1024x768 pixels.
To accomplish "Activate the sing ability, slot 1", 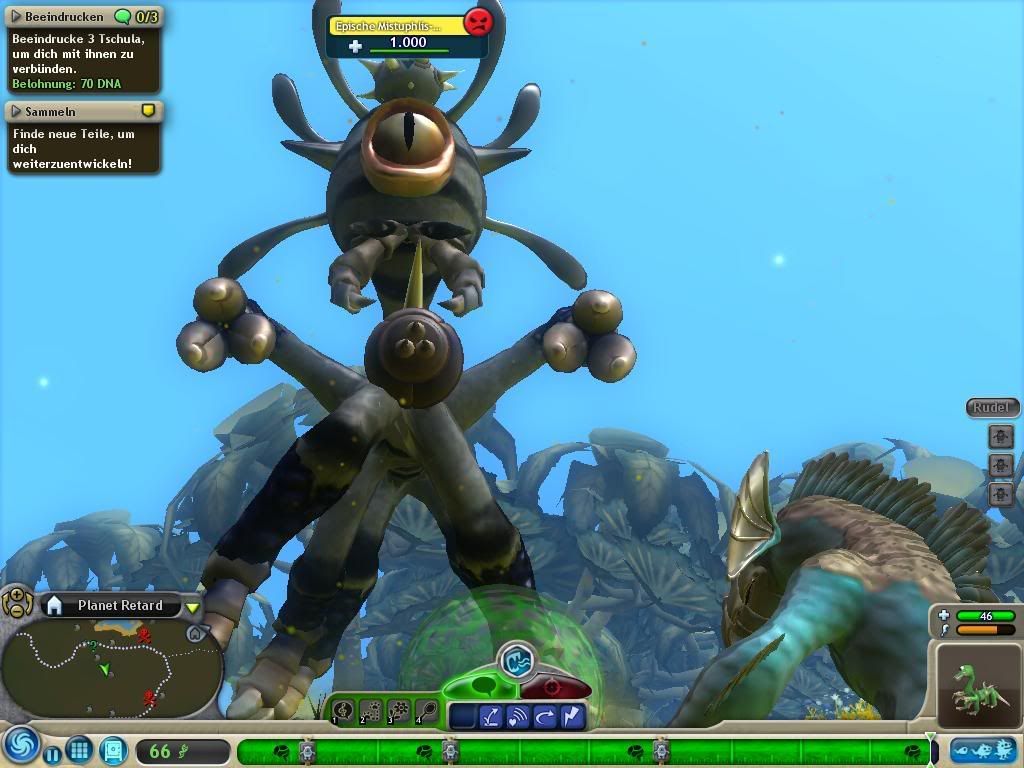I will [x=342, y=711].
